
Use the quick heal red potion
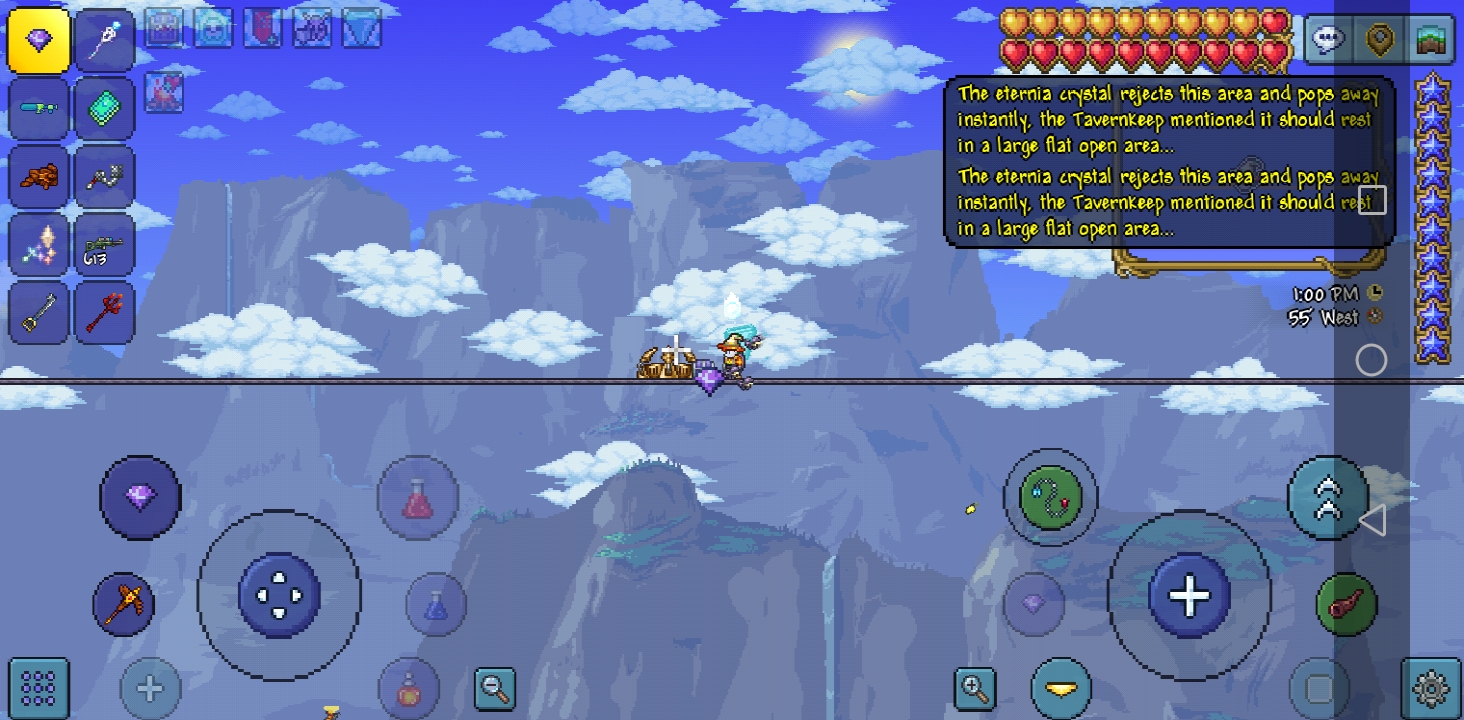418,497
